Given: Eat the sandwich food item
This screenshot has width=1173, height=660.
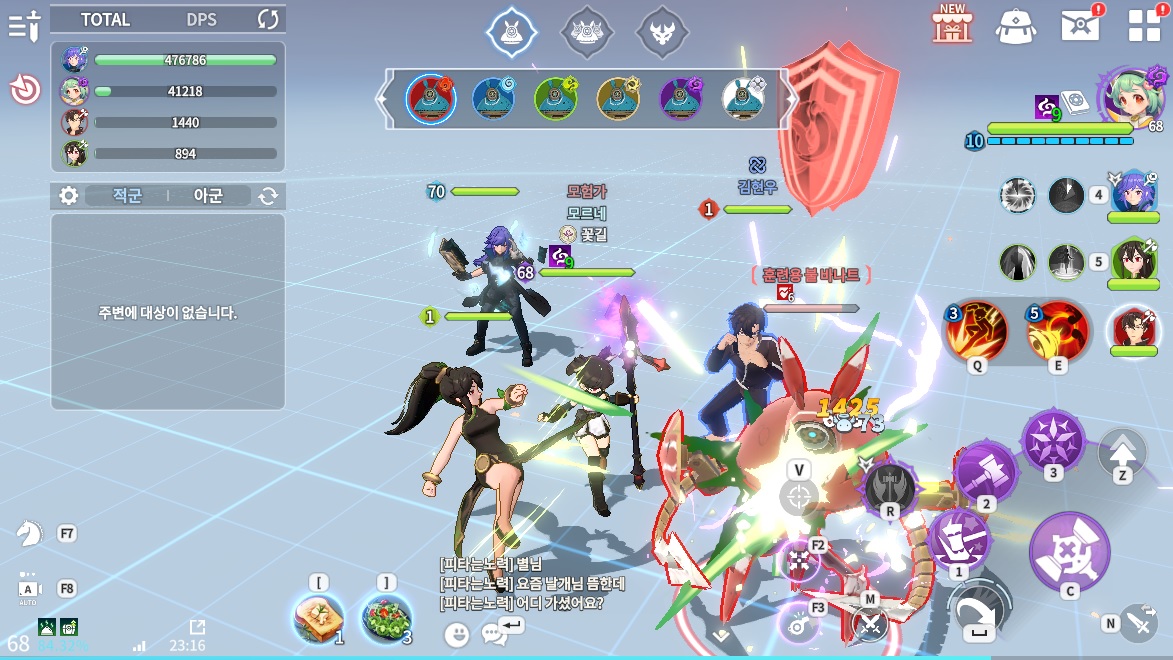Looking at the screenshot, I should pos(319,619).
